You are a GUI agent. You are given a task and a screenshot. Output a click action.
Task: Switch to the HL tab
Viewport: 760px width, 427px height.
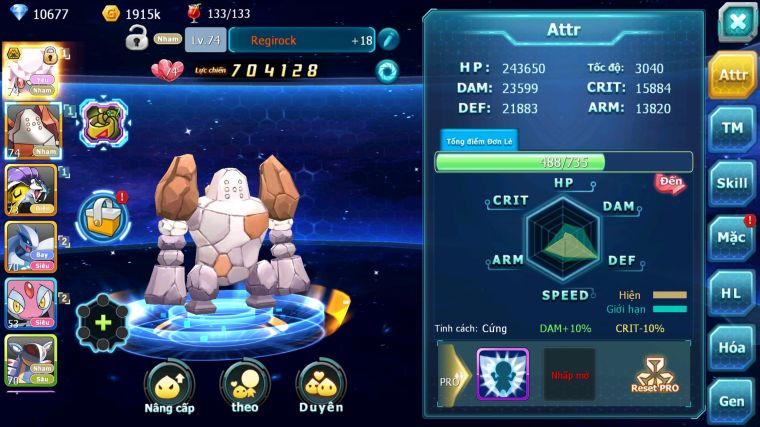point(732,292)
